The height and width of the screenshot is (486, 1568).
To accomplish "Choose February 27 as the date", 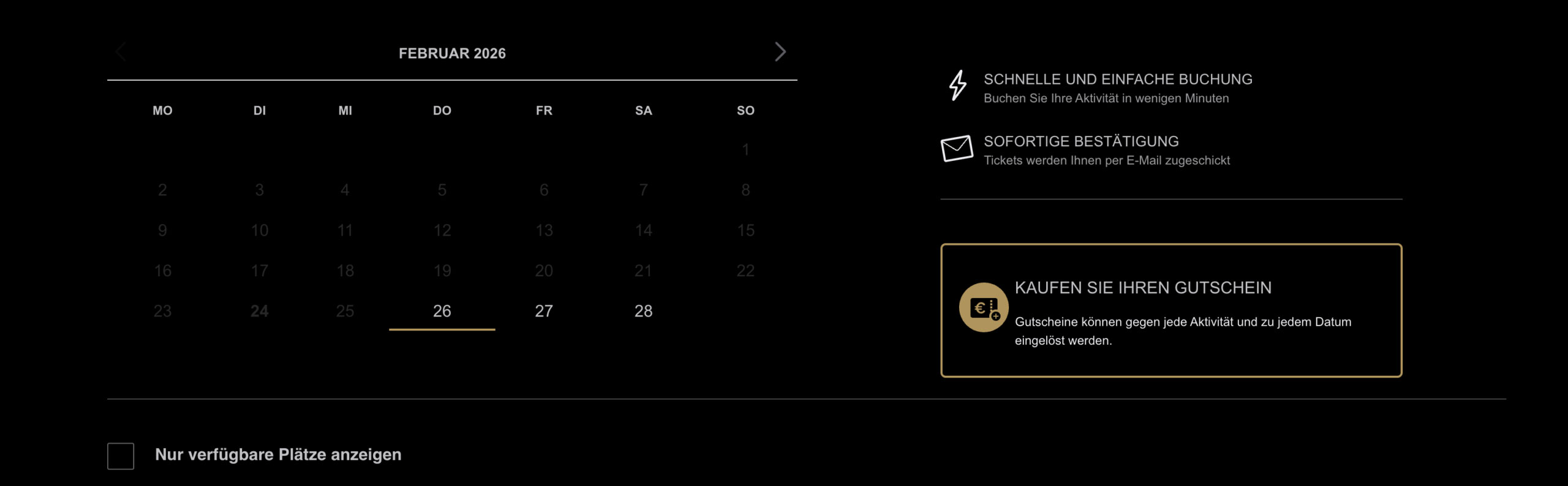I will click(x=543, y=311).
